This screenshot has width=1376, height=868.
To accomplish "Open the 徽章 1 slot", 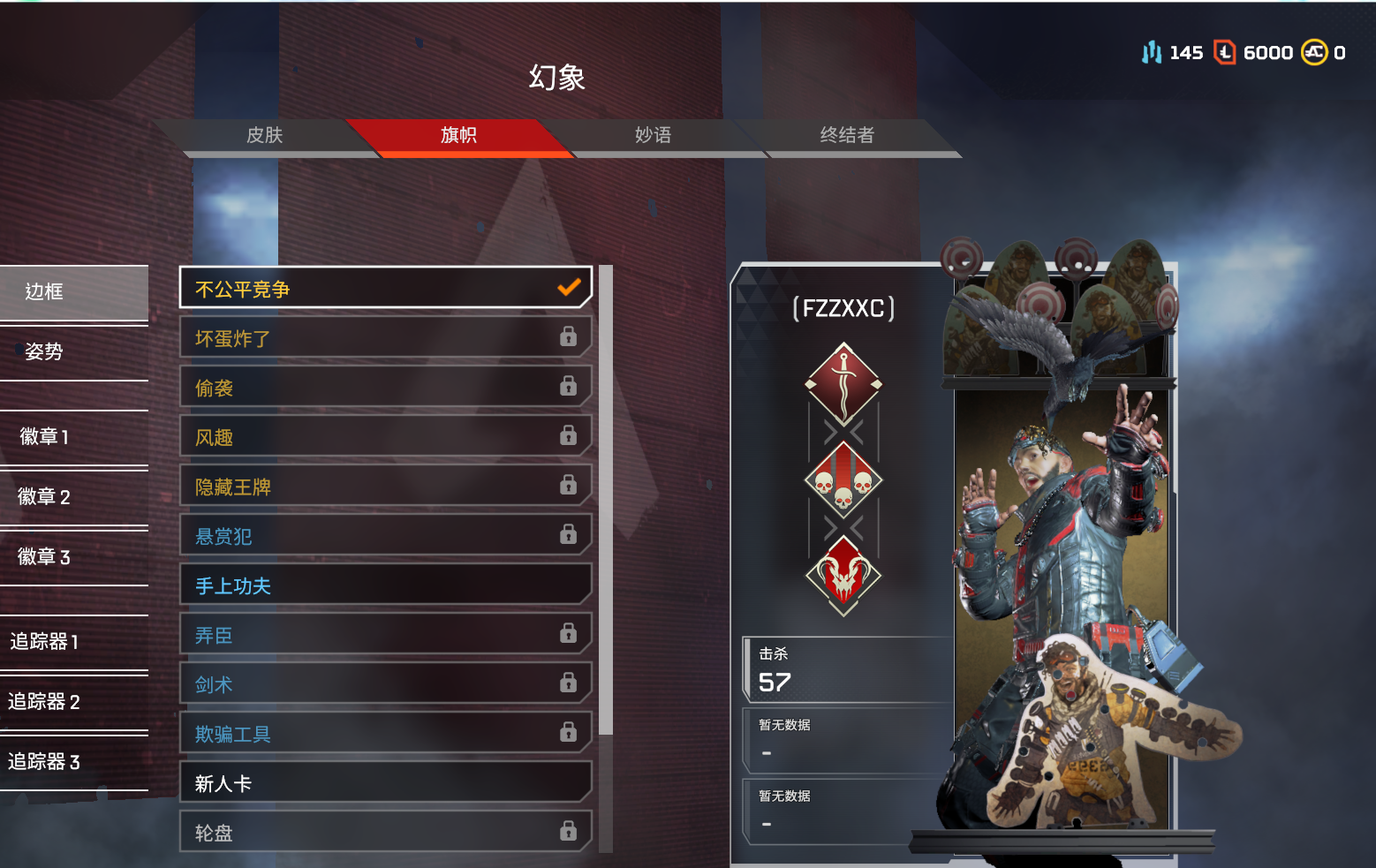I will (42, 436).
